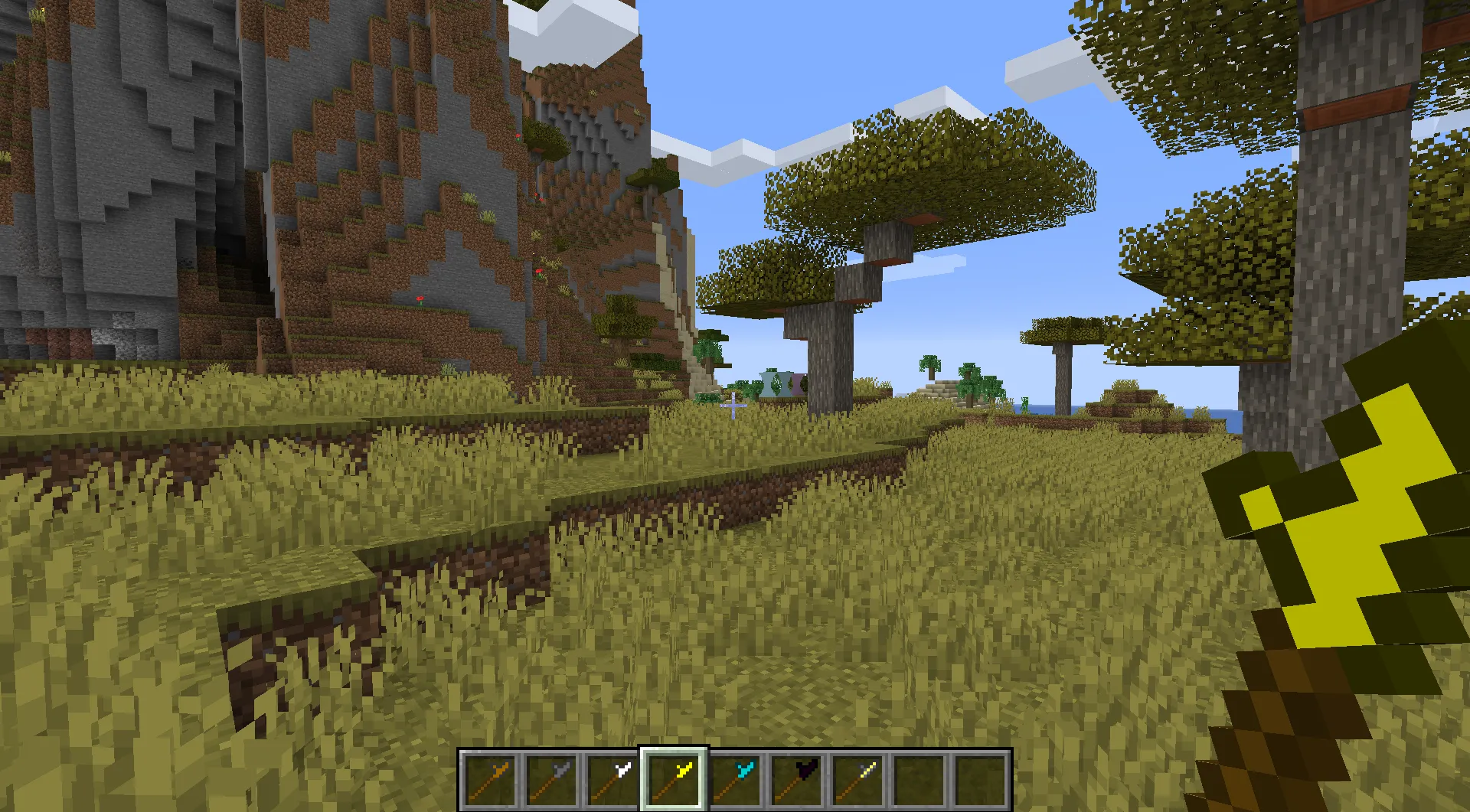The width and height of the screenshot is (1470, 812).
Task: Click the red poppy flower on the cliffside
Action: [421, 298]
